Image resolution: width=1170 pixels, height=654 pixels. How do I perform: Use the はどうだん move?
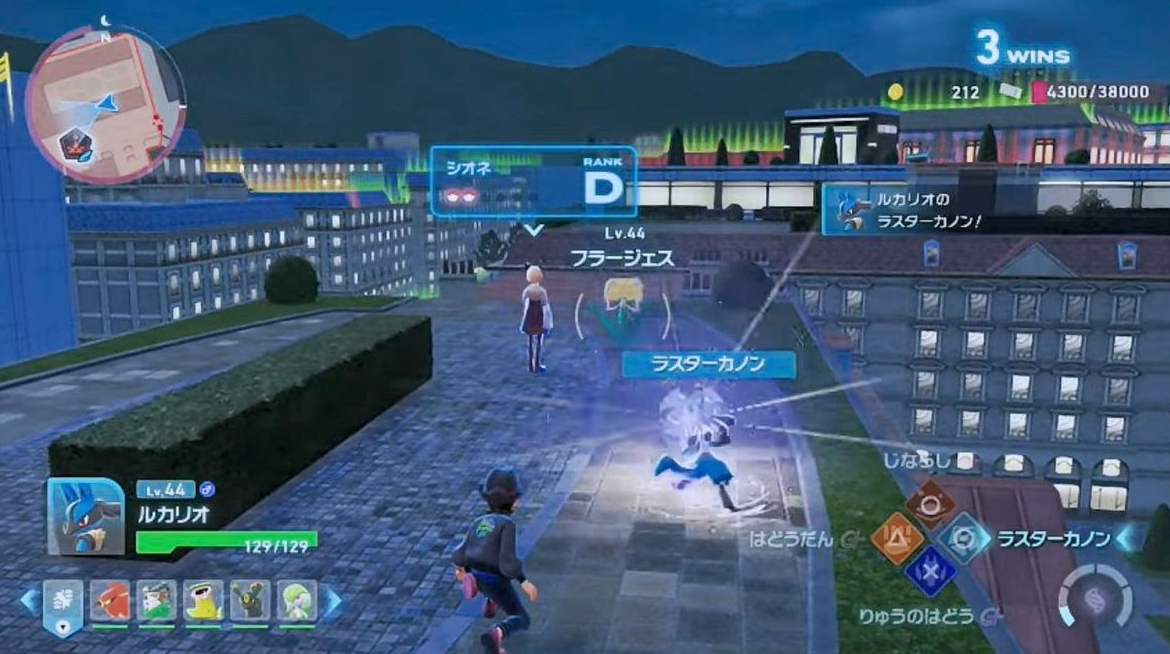897,539
